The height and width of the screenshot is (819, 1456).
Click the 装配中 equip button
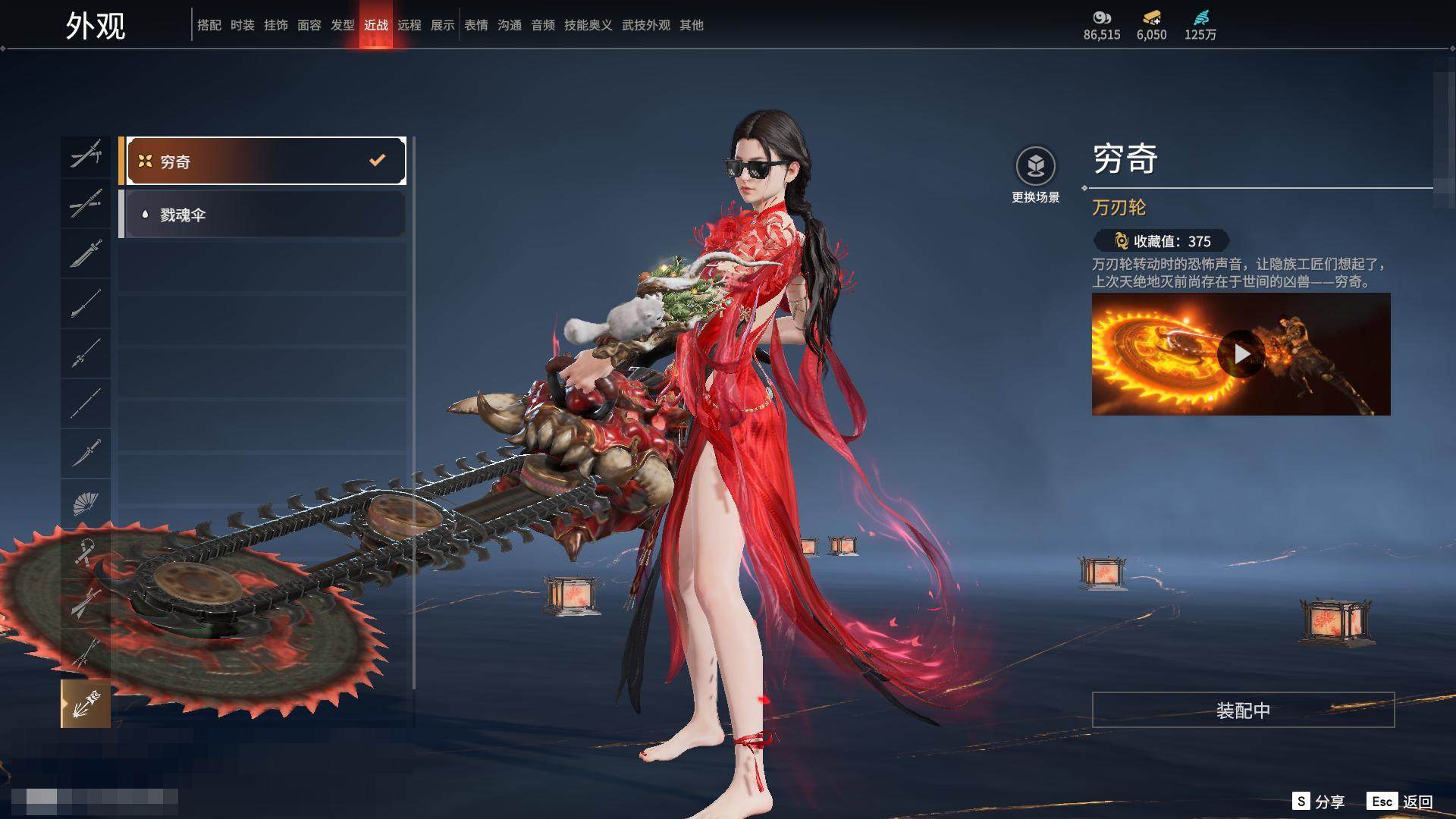coord(1243,710)
